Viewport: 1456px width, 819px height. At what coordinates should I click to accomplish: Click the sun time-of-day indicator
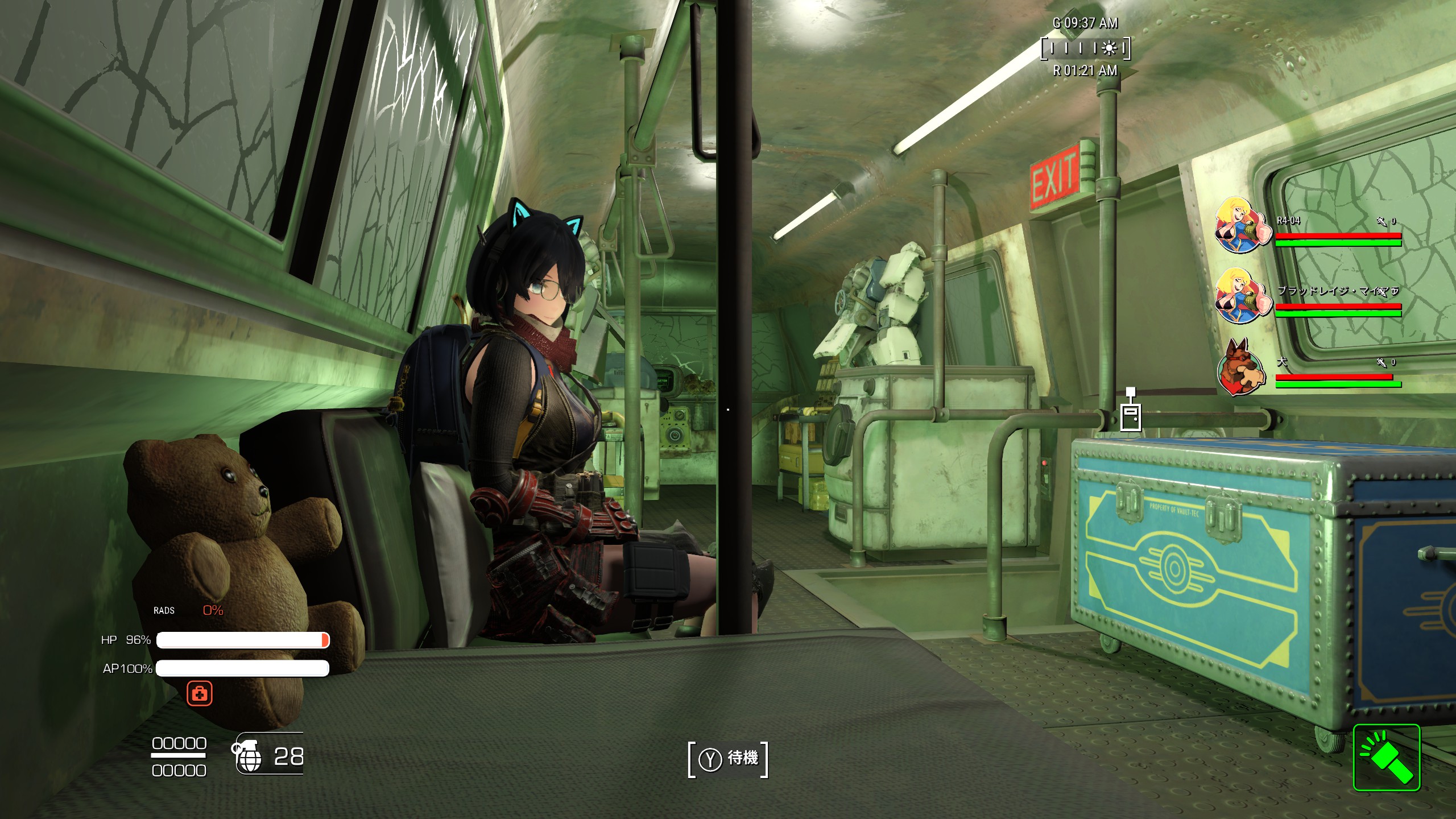[1108, 49]
